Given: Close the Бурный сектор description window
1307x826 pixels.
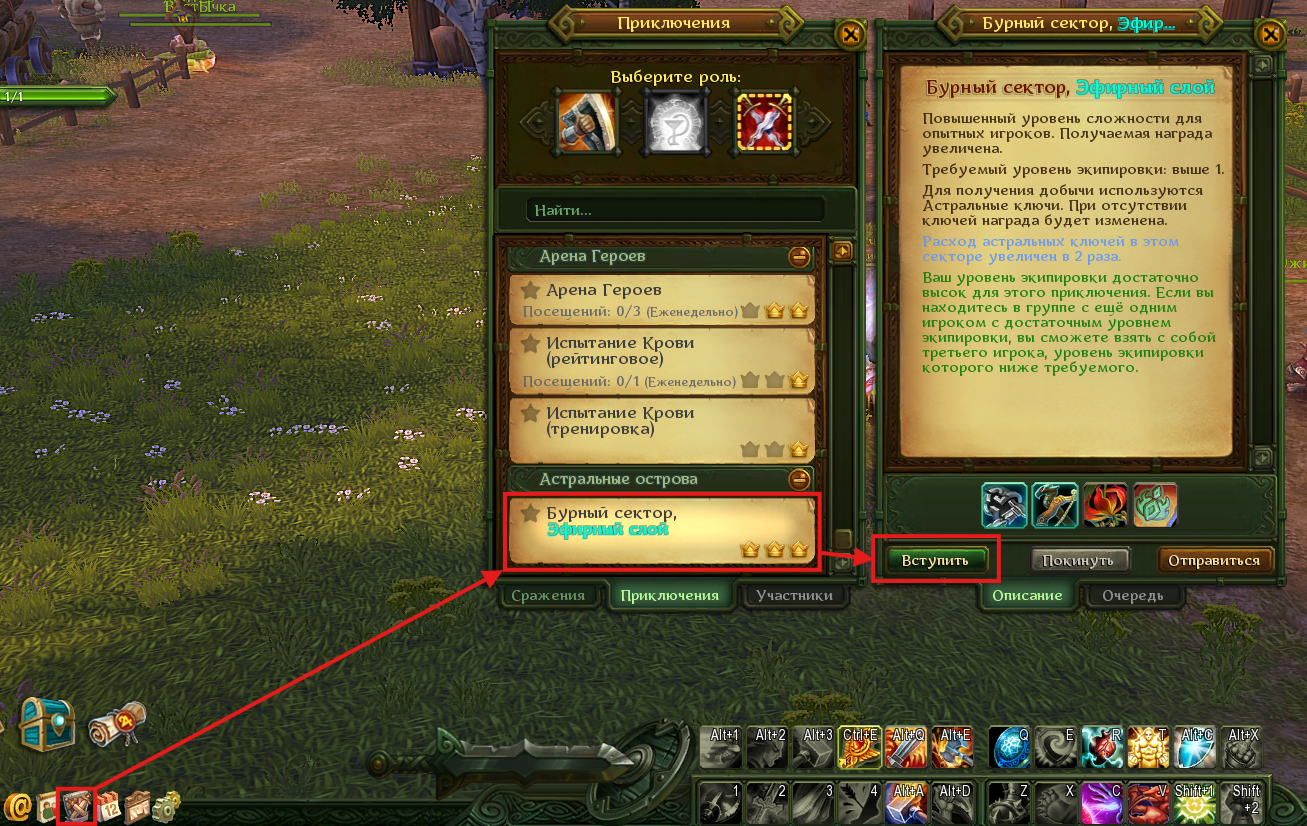Looking at the screenshot, I should pyautogui.click(x=1270, y=35).
